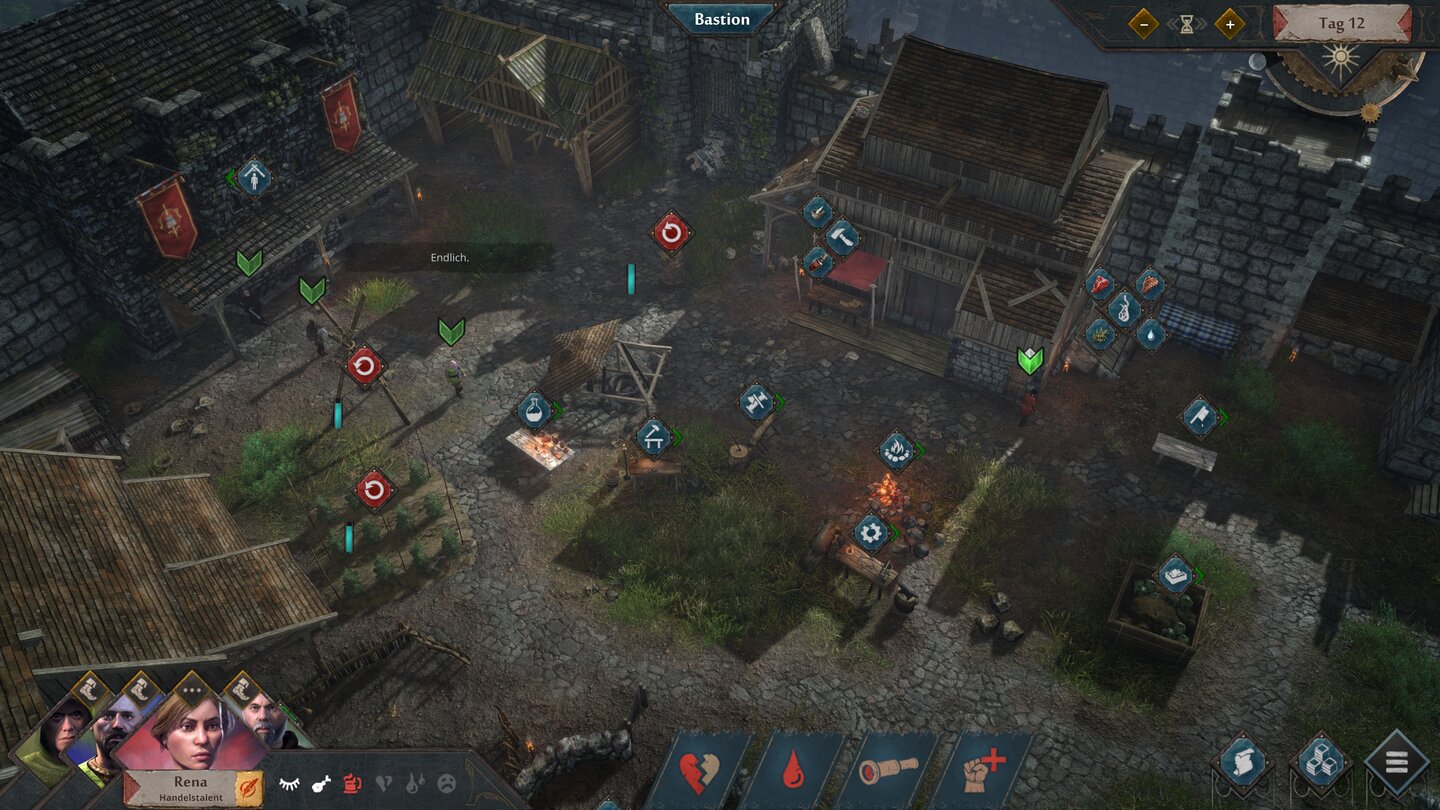This screenshot has width=1440, height=810.
Task: Speed up time with the plus button
Action: click(x=1229, y=24)
